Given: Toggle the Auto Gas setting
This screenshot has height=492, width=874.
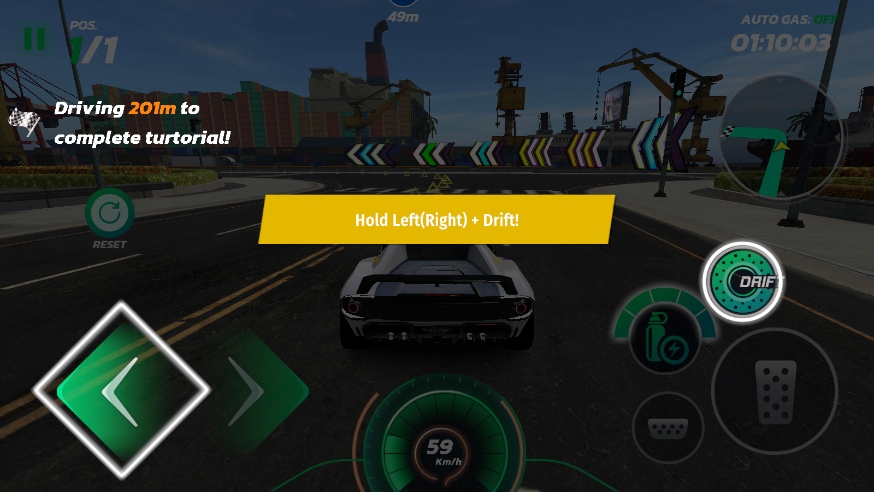Looking at the screenshot, I should (789, 19).
